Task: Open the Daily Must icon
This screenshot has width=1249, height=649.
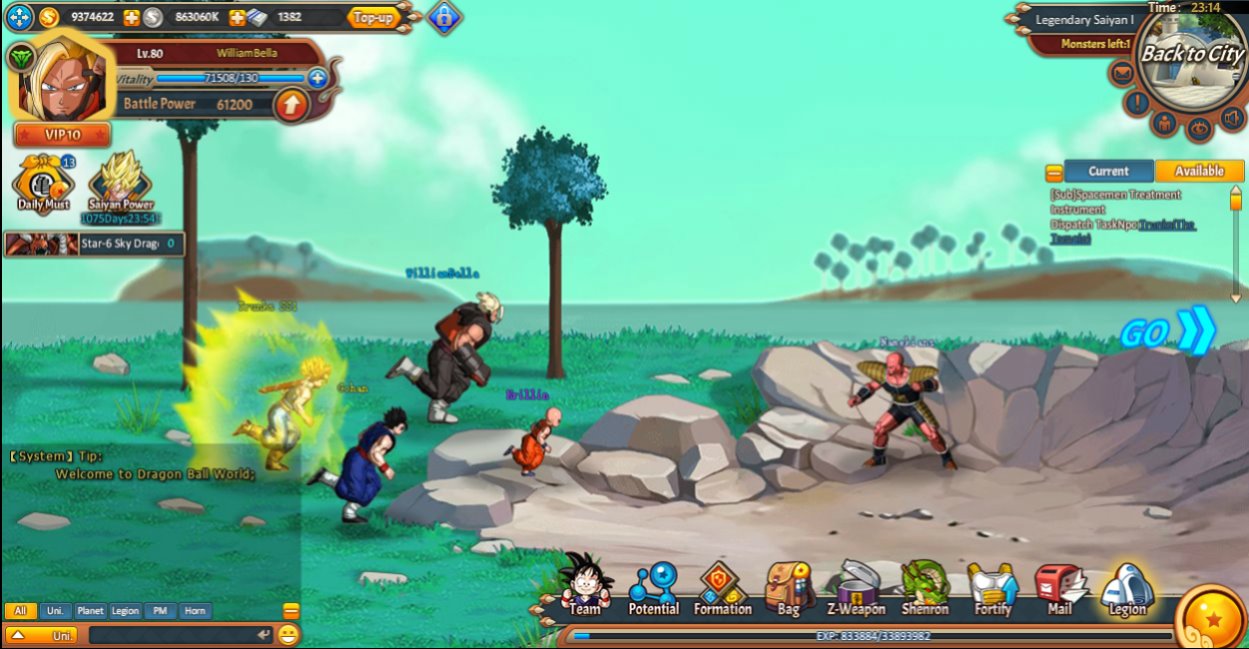Action: pyautogui.click(x=43, y=184)
